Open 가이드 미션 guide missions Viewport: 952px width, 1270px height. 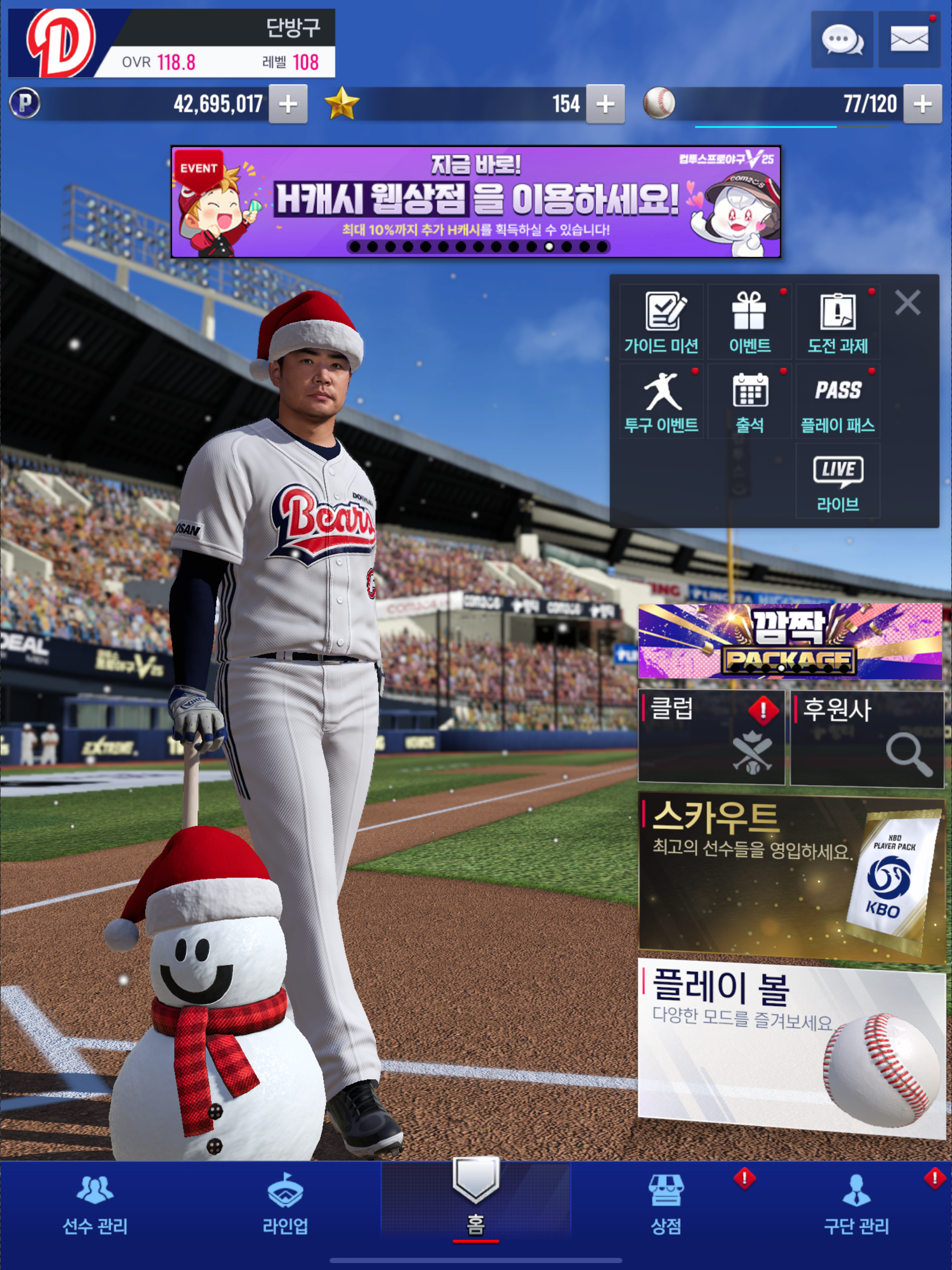click(x=661, y=323)
